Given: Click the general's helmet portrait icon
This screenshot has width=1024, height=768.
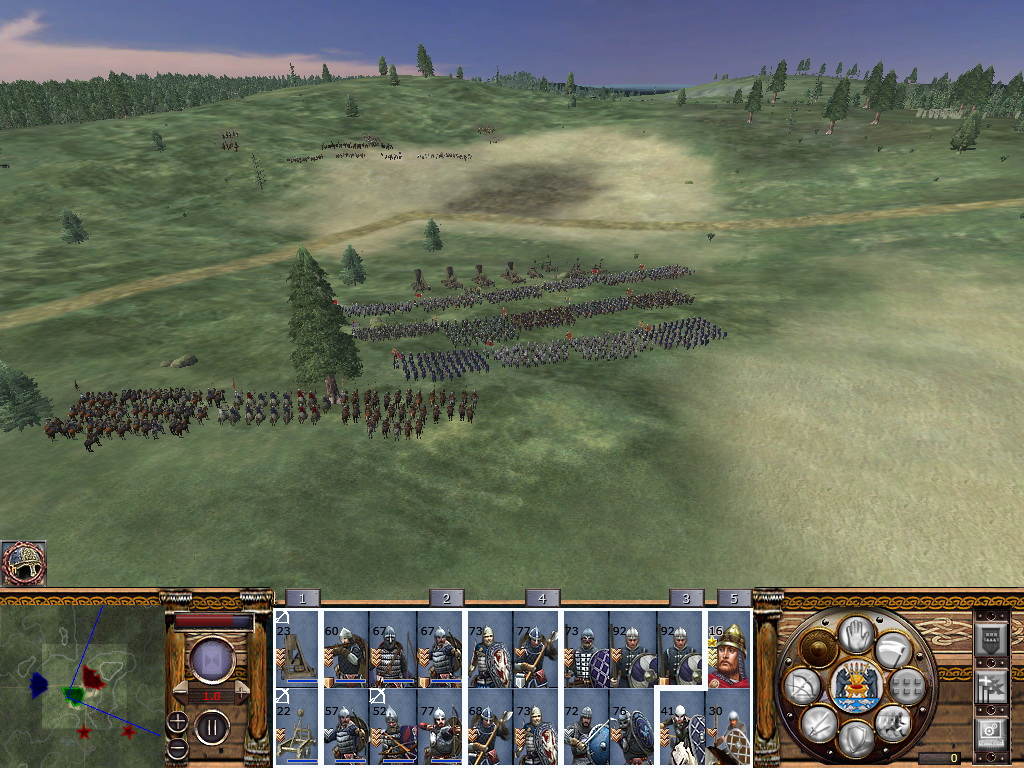Looking at the screenshot, I should coord(24,562).
